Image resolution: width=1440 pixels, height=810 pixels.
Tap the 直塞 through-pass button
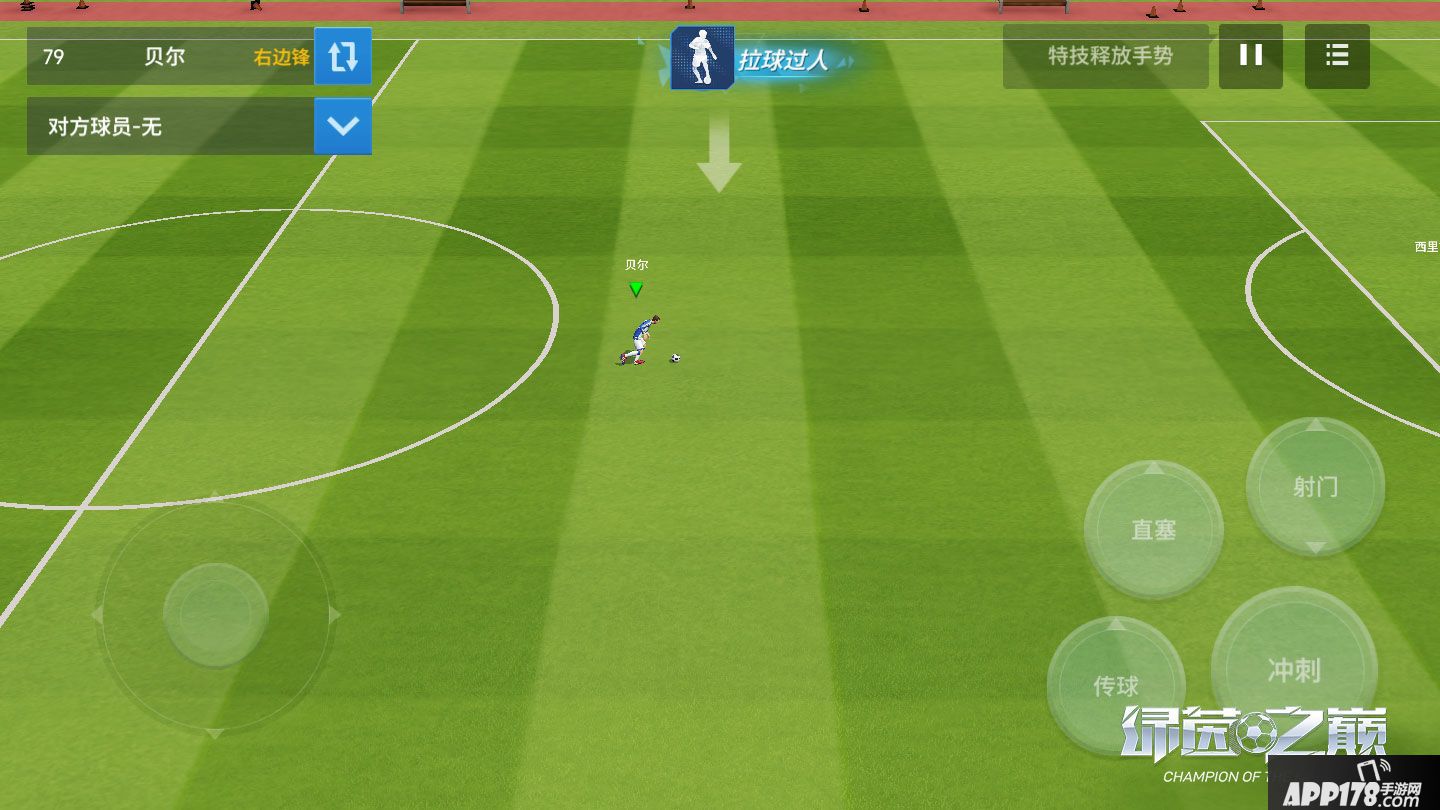tap(1153, 530)
